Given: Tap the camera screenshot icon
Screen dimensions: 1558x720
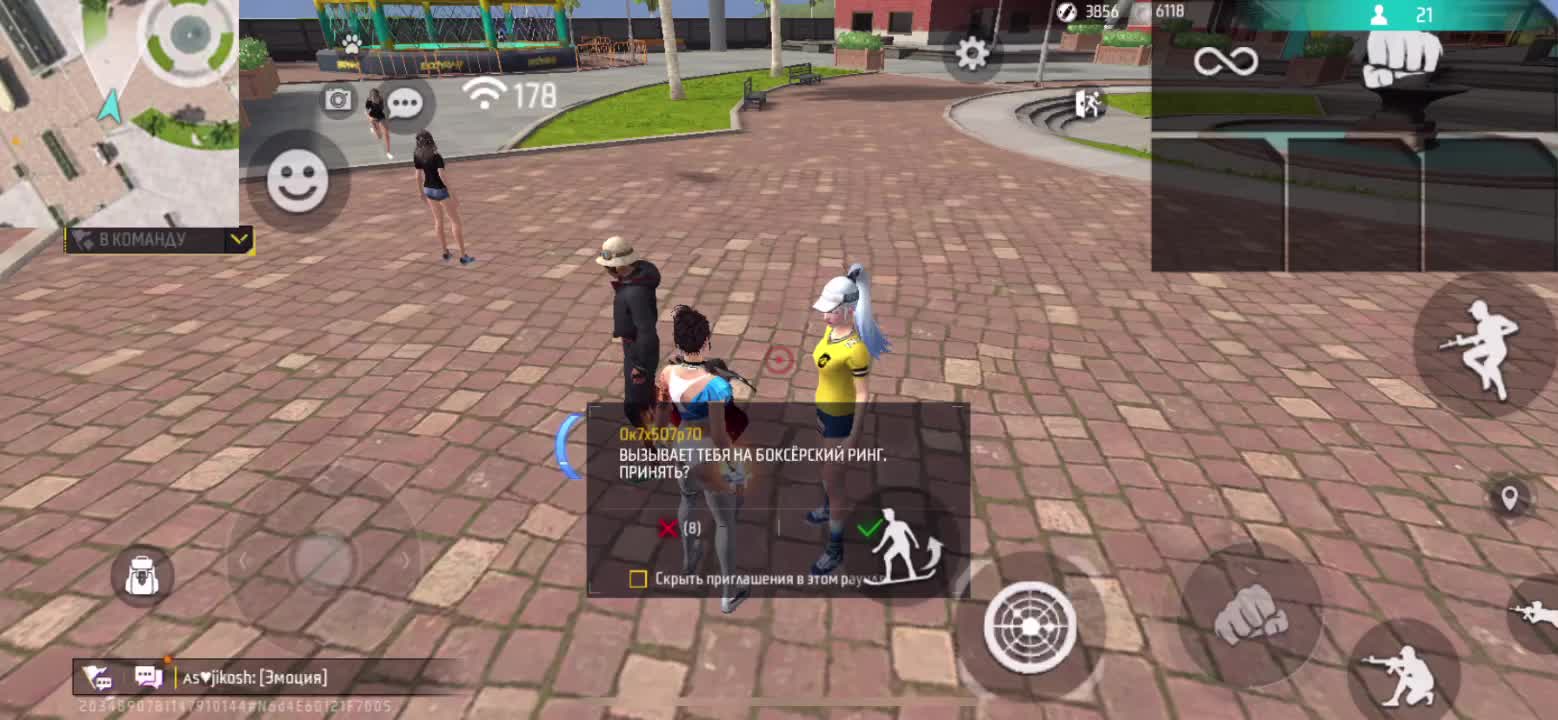Looking at the screenshot, I should click(339, 99).
